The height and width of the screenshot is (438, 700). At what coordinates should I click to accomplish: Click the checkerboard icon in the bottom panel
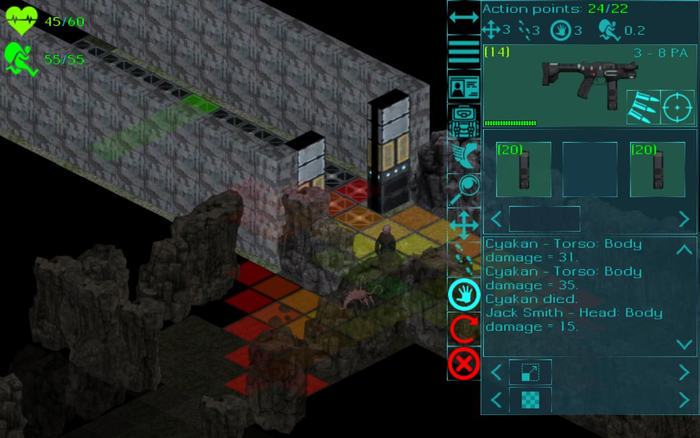point(530,401)
